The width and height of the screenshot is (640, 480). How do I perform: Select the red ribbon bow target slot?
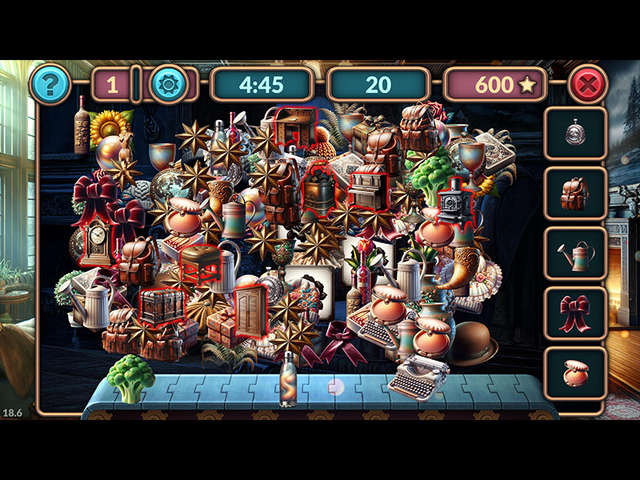pos(575,314)
